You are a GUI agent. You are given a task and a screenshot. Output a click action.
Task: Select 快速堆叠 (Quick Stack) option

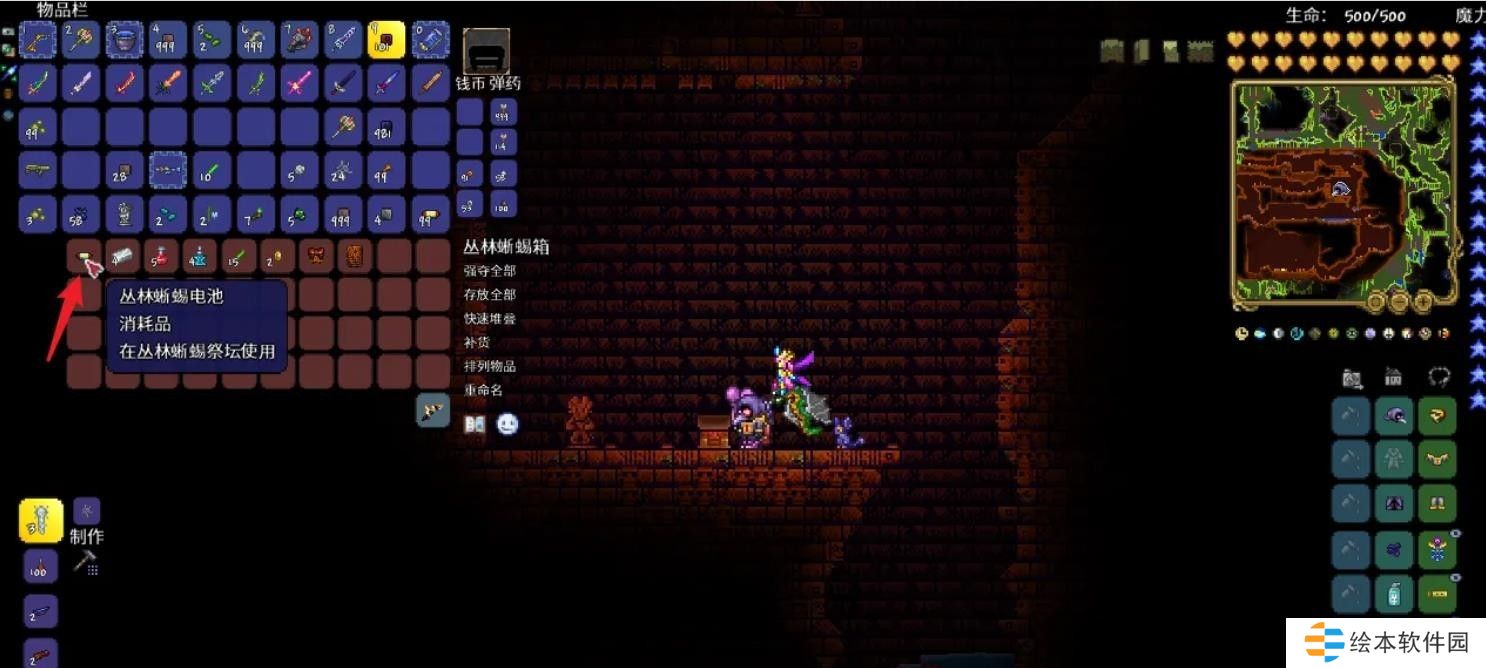tap(489, 318)
